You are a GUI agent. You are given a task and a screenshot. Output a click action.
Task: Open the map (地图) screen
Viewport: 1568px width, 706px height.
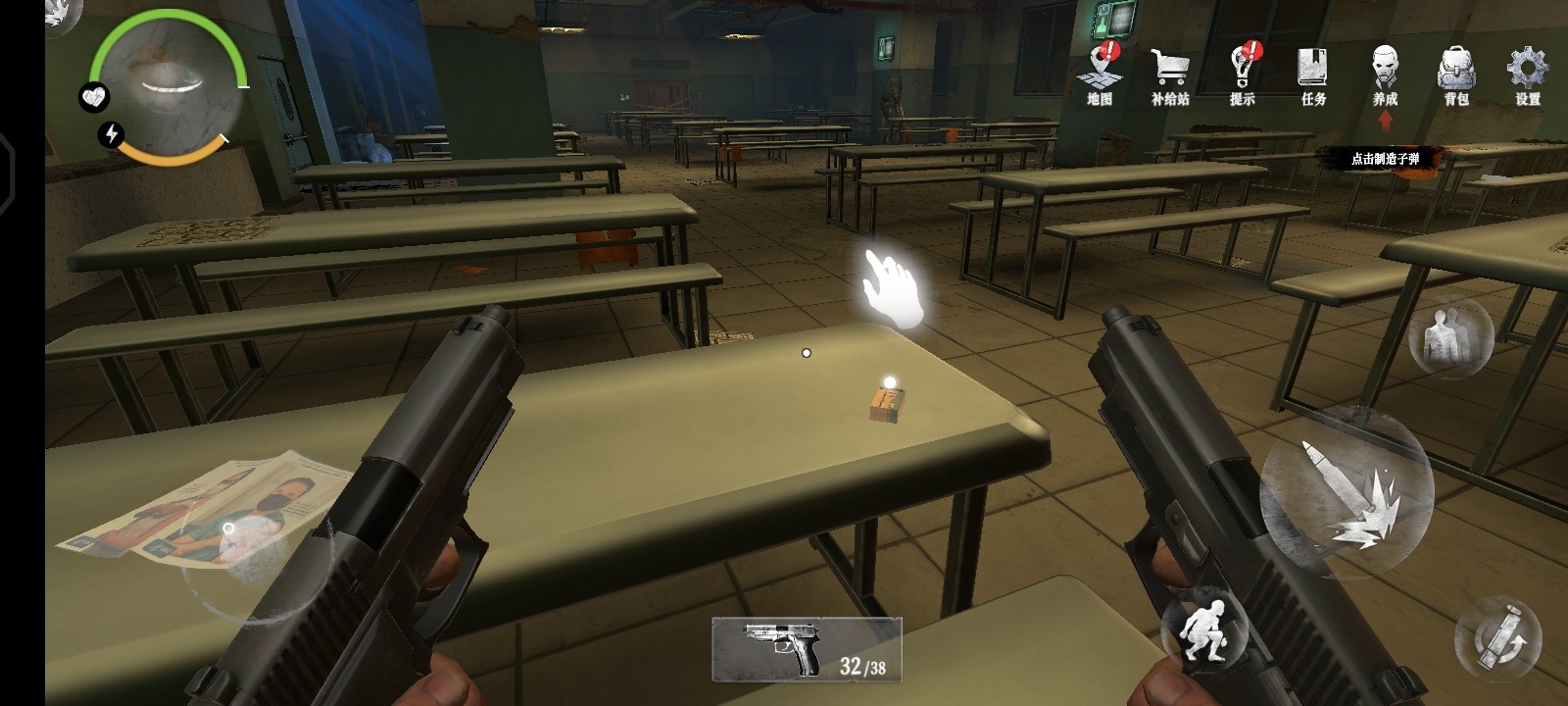click(1100, 72)
